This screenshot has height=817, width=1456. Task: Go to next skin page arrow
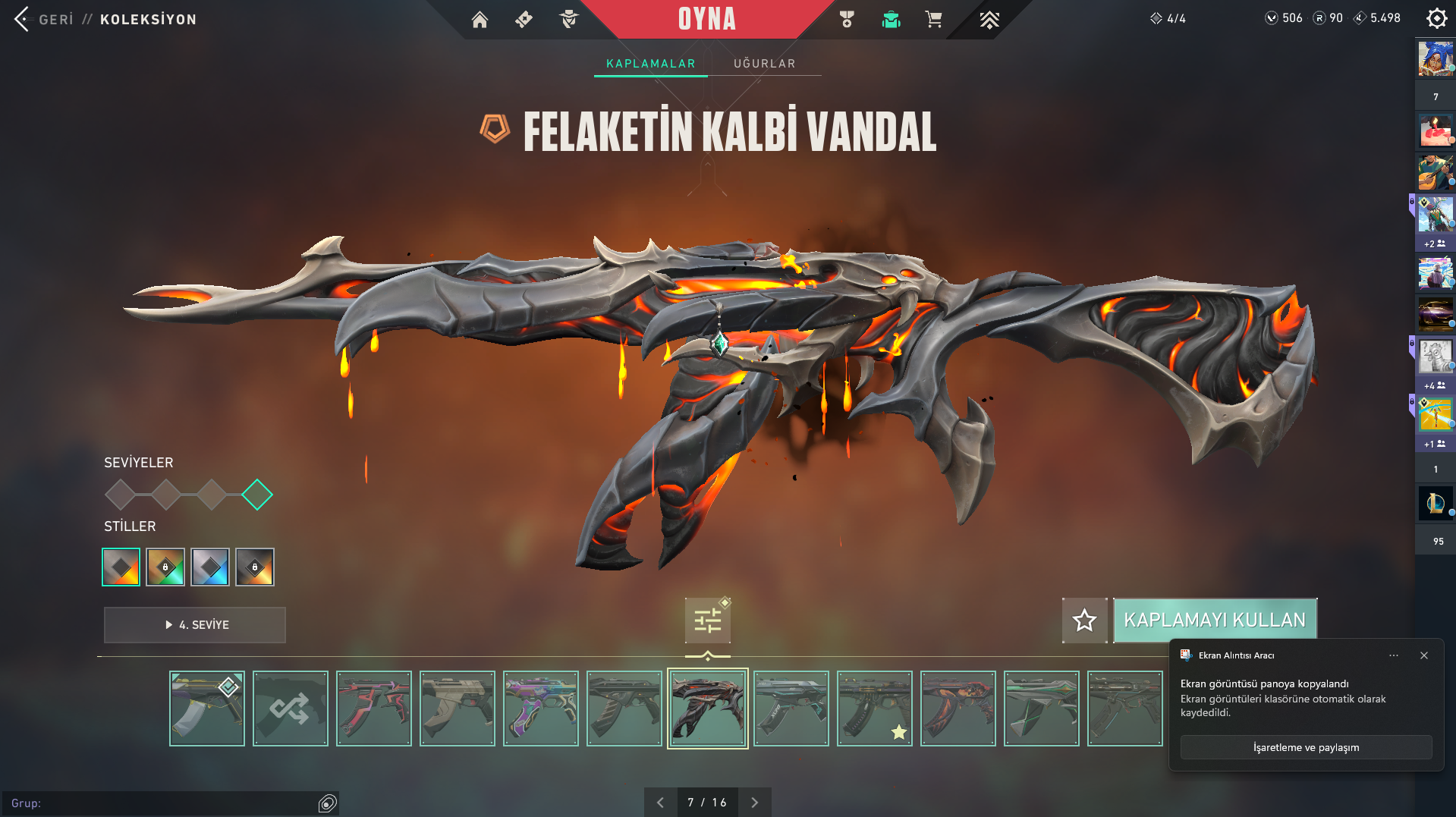(754, 803)
